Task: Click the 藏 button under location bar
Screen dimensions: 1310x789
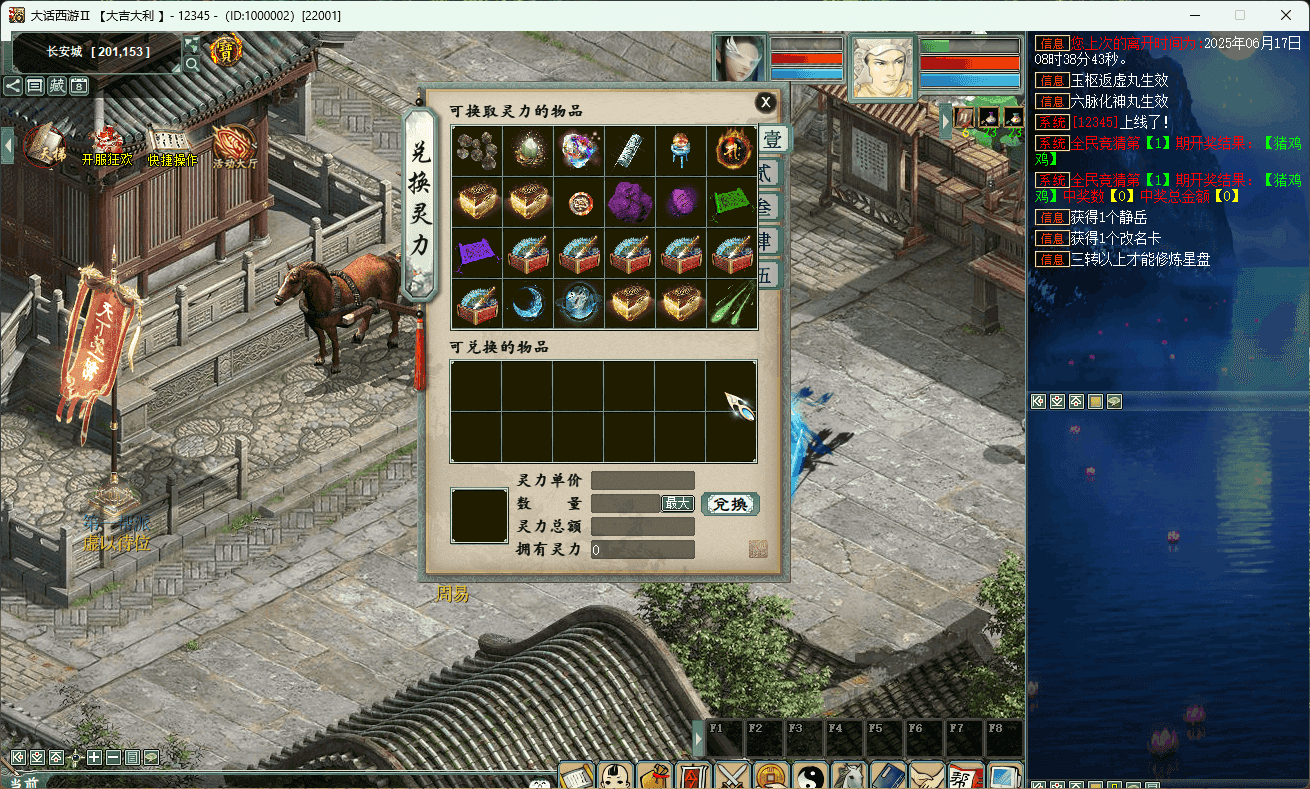Action: (x=57, y=86)
